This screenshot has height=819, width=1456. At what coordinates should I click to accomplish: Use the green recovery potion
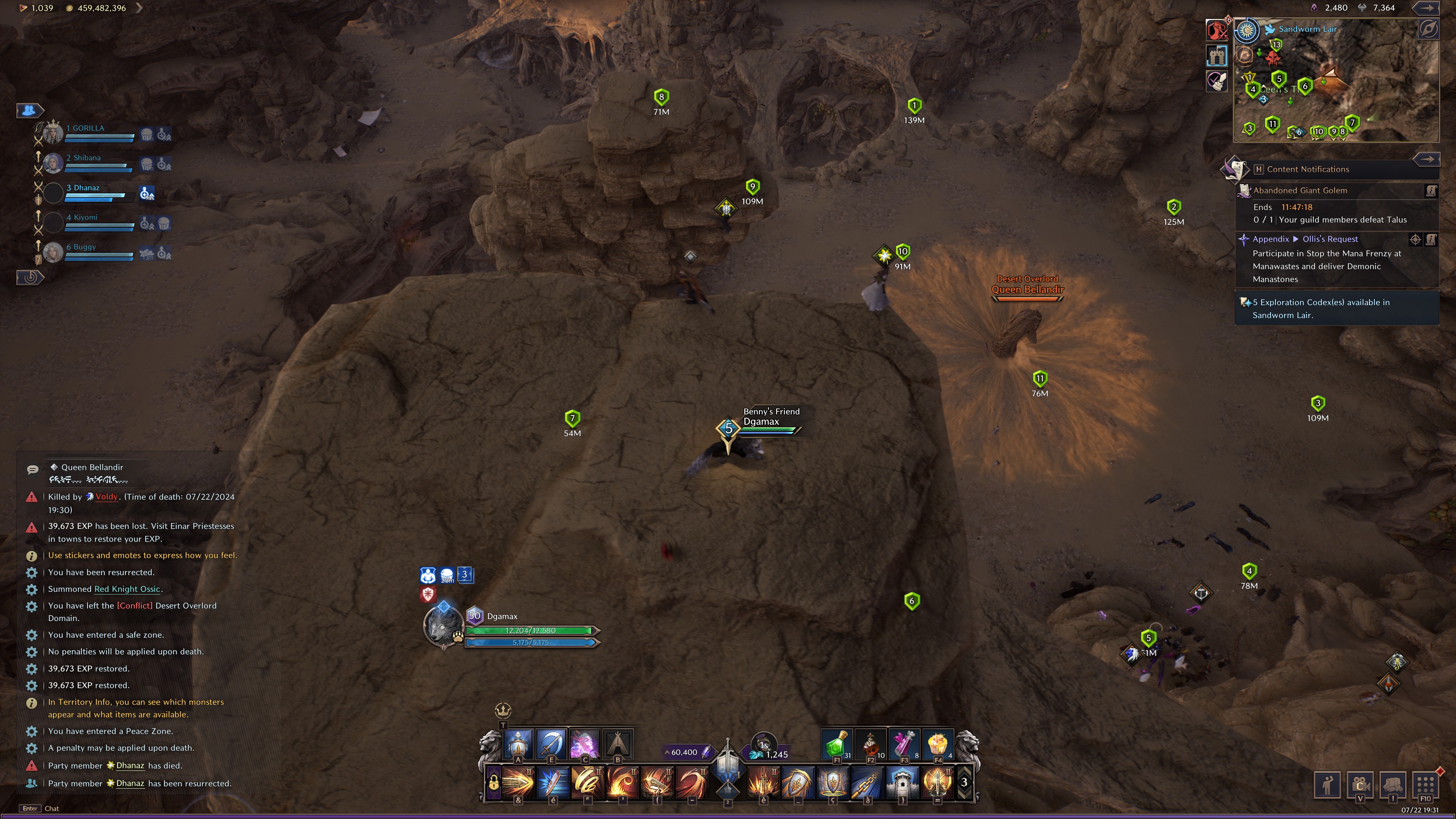(x=836, y=744)
